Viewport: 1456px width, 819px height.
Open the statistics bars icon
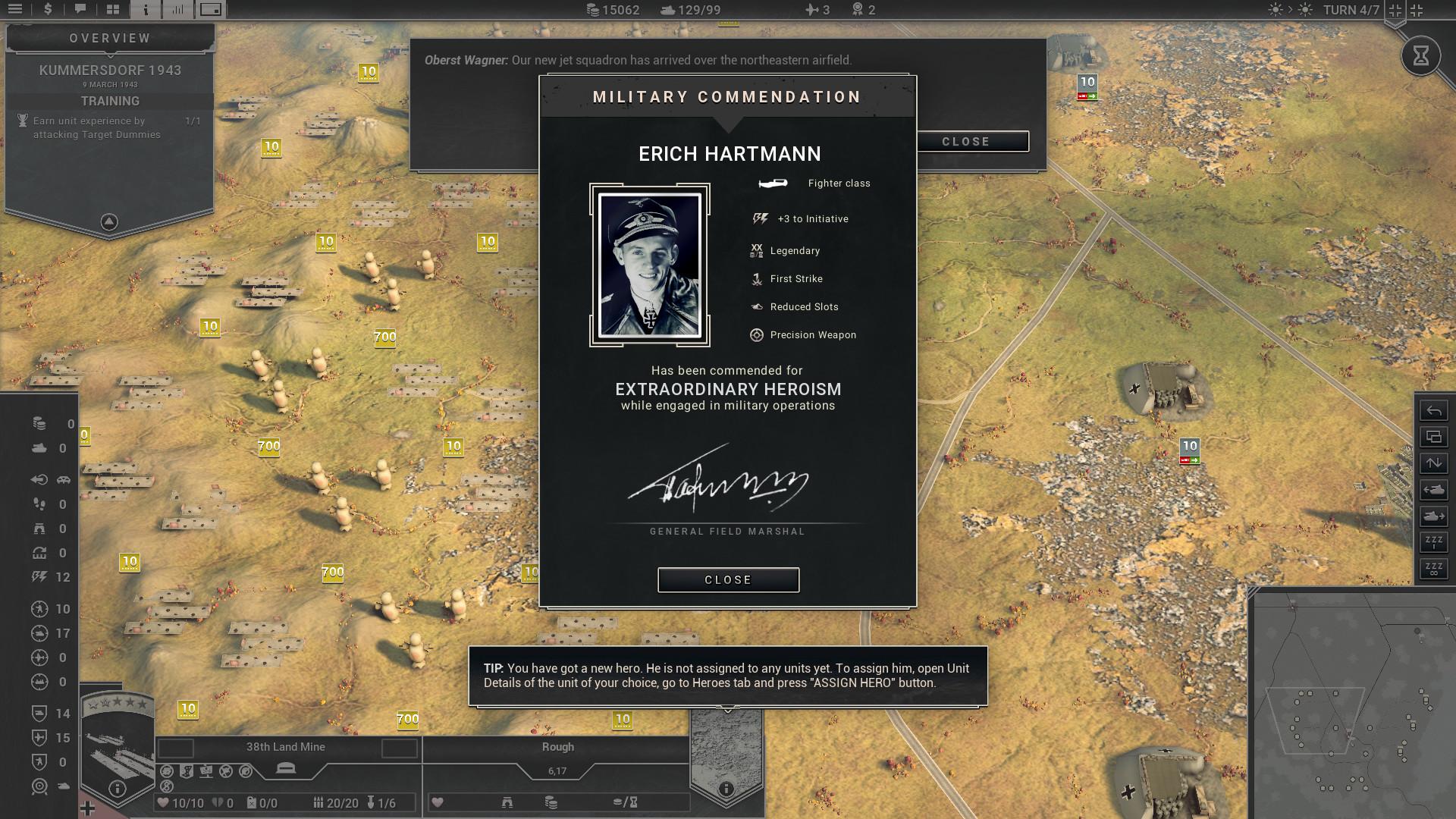pos(179,9)
